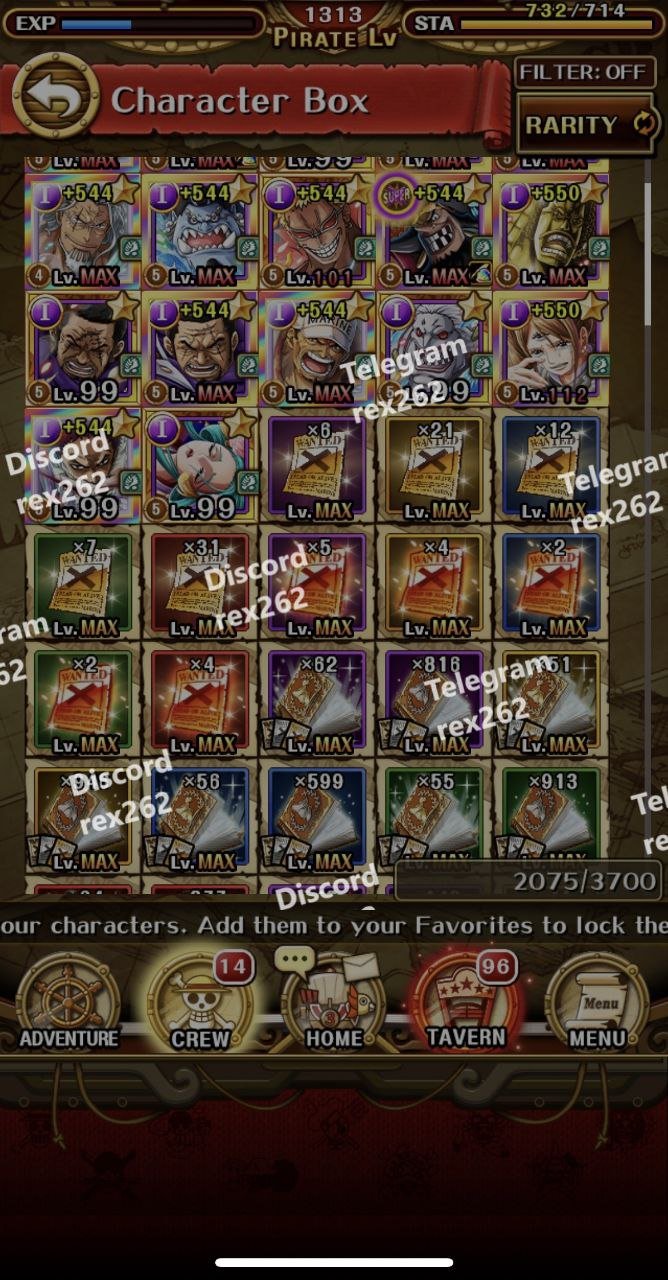Image resolution: width=668 pixels, height=1280 pixels.
Task: Select the green wanted poster stack x7
Action: [x=83, y=584]
